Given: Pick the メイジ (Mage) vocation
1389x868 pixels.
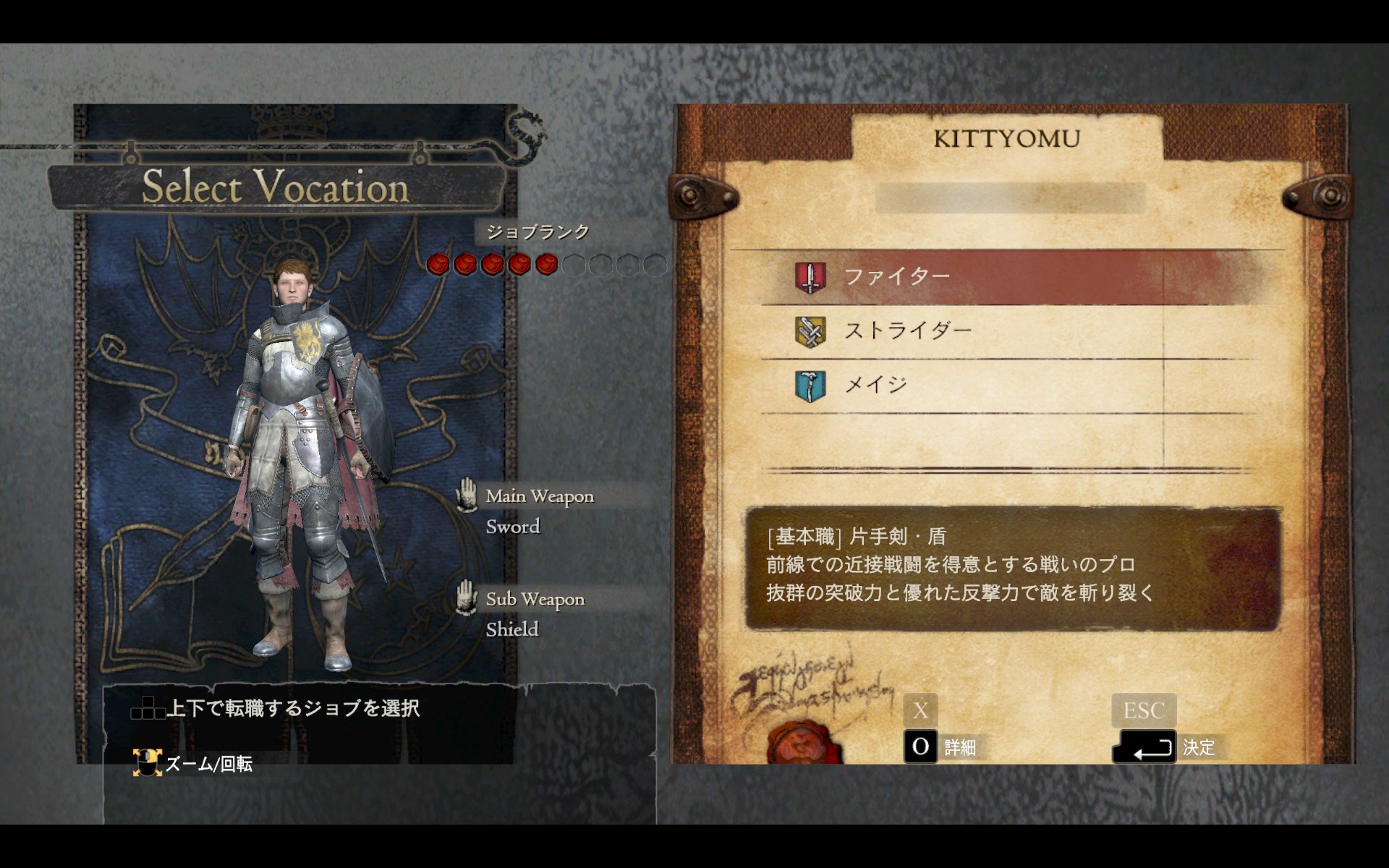Looking at the screenshot, I should click(x=875, y=385).
